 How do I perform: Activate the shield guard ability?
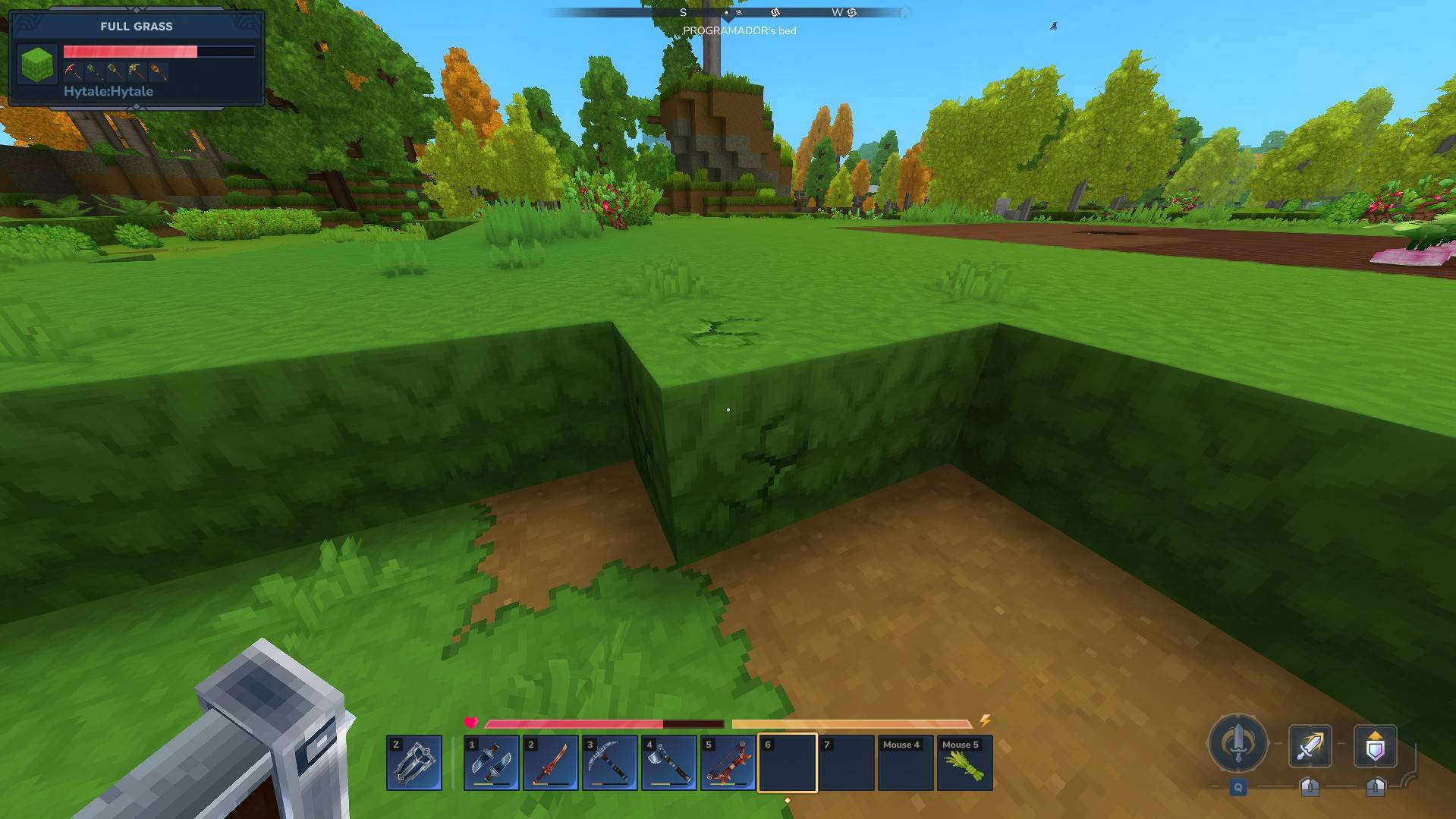click(x=1376, y=746)
